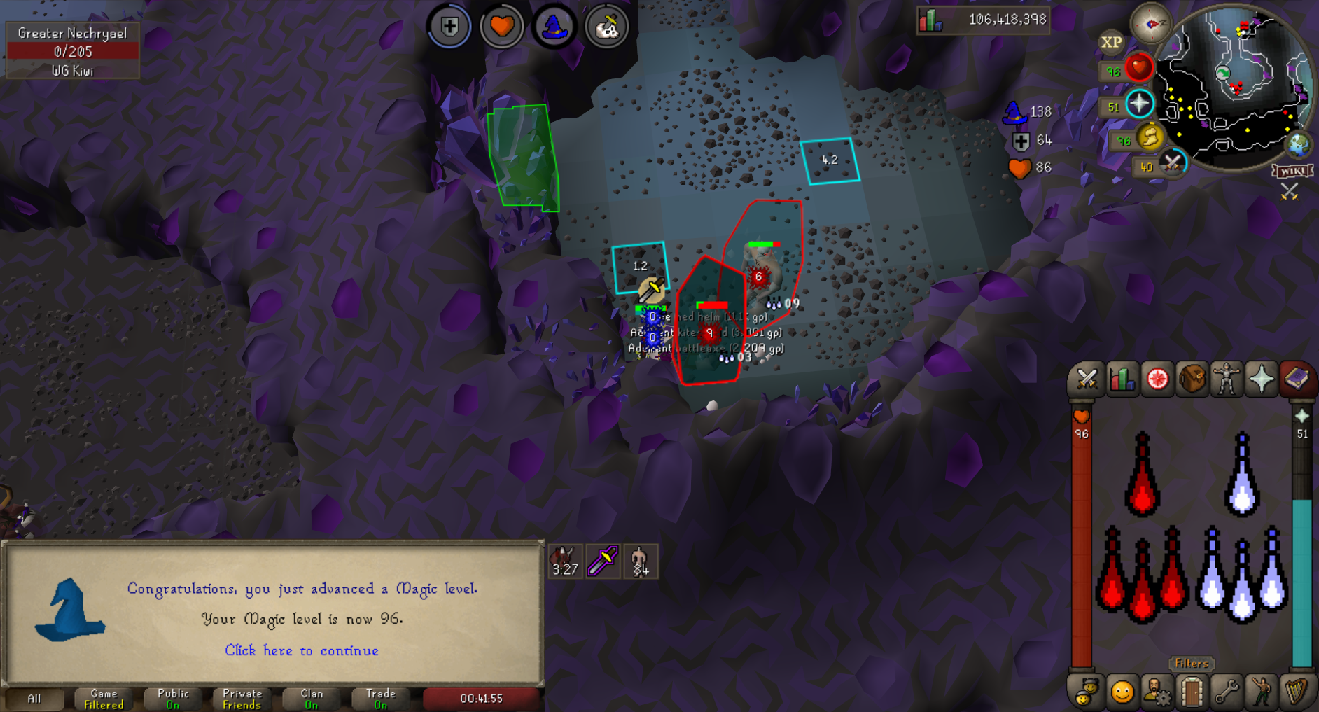This screenshot has height=712, width=1319.
Task: Click here to continue the level-up dialogue
Action: [x=301, y=650]
